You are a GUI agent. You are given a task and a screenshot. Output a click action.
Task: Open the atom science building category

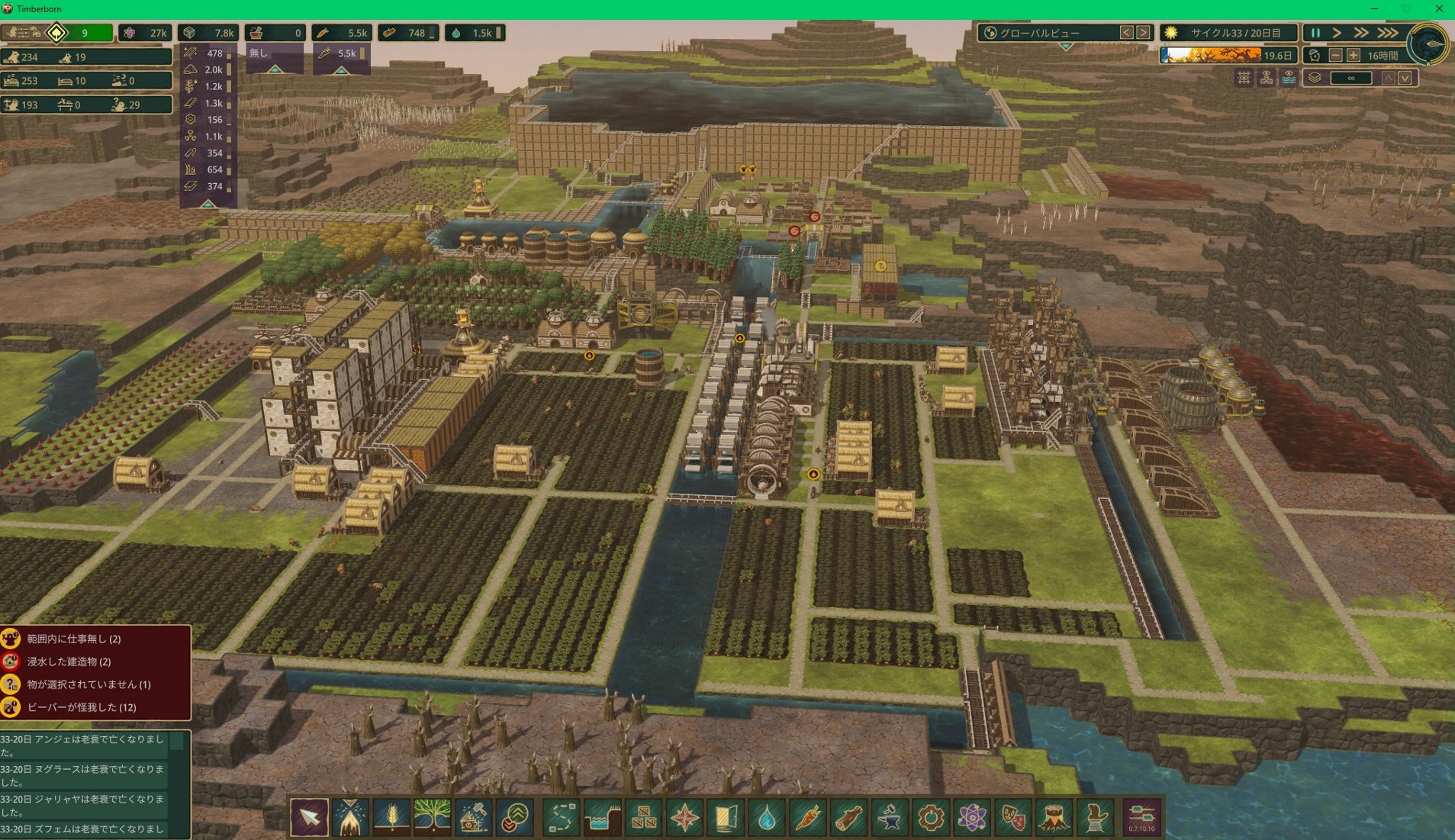tap(972, 818)
